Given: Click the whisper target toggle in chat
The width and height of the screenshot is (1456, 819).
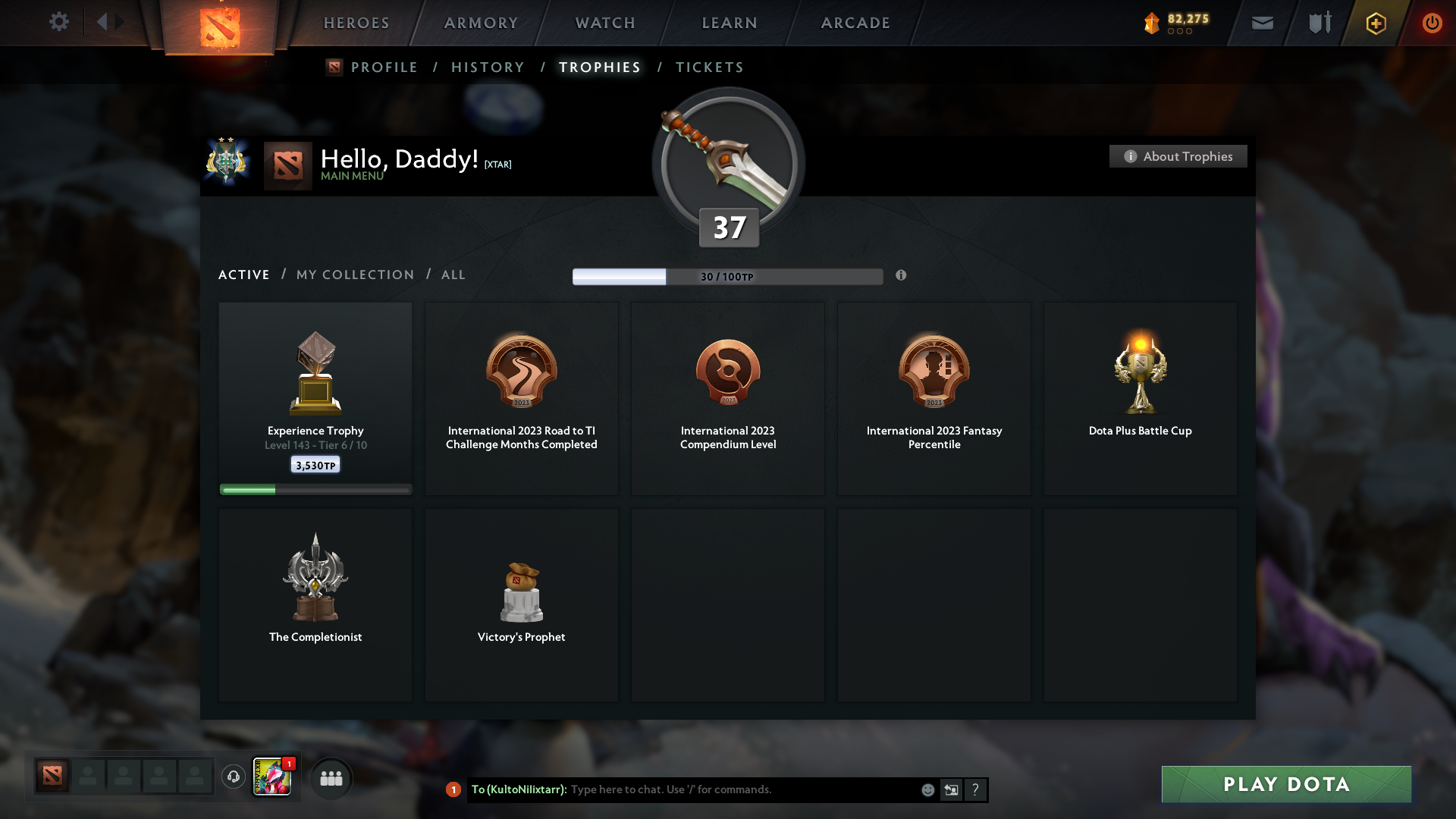Looking at the screenshot, I should tap(951, 789).
